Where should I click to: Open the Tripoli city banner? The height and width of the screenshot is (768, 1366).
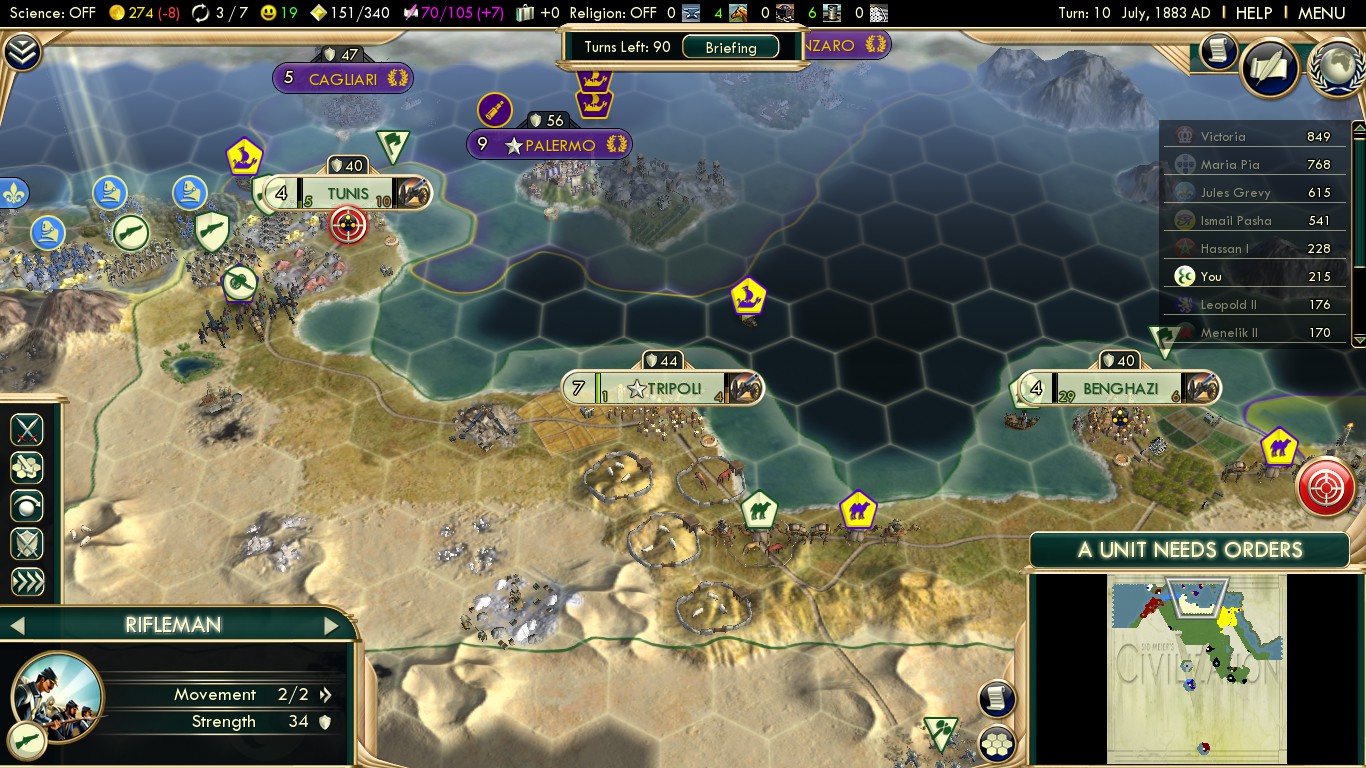click(662, 388)
